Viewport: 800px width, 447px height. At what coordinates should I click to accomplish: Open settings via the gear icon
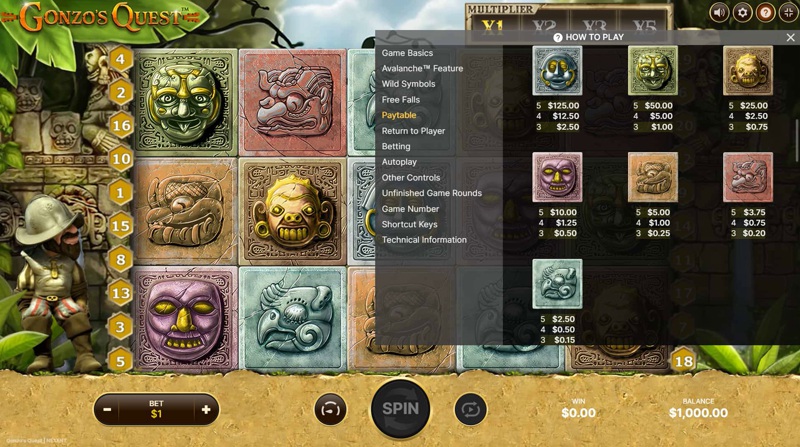click(742, 12)
